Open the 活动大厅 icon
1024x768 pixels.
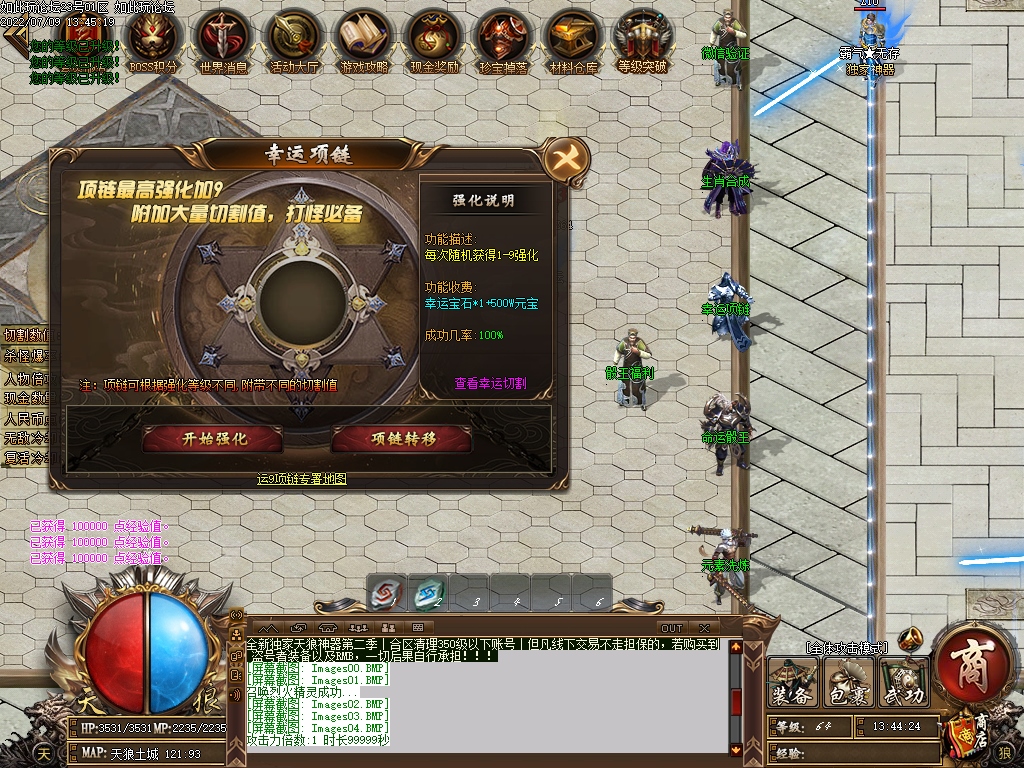(293, 38)
